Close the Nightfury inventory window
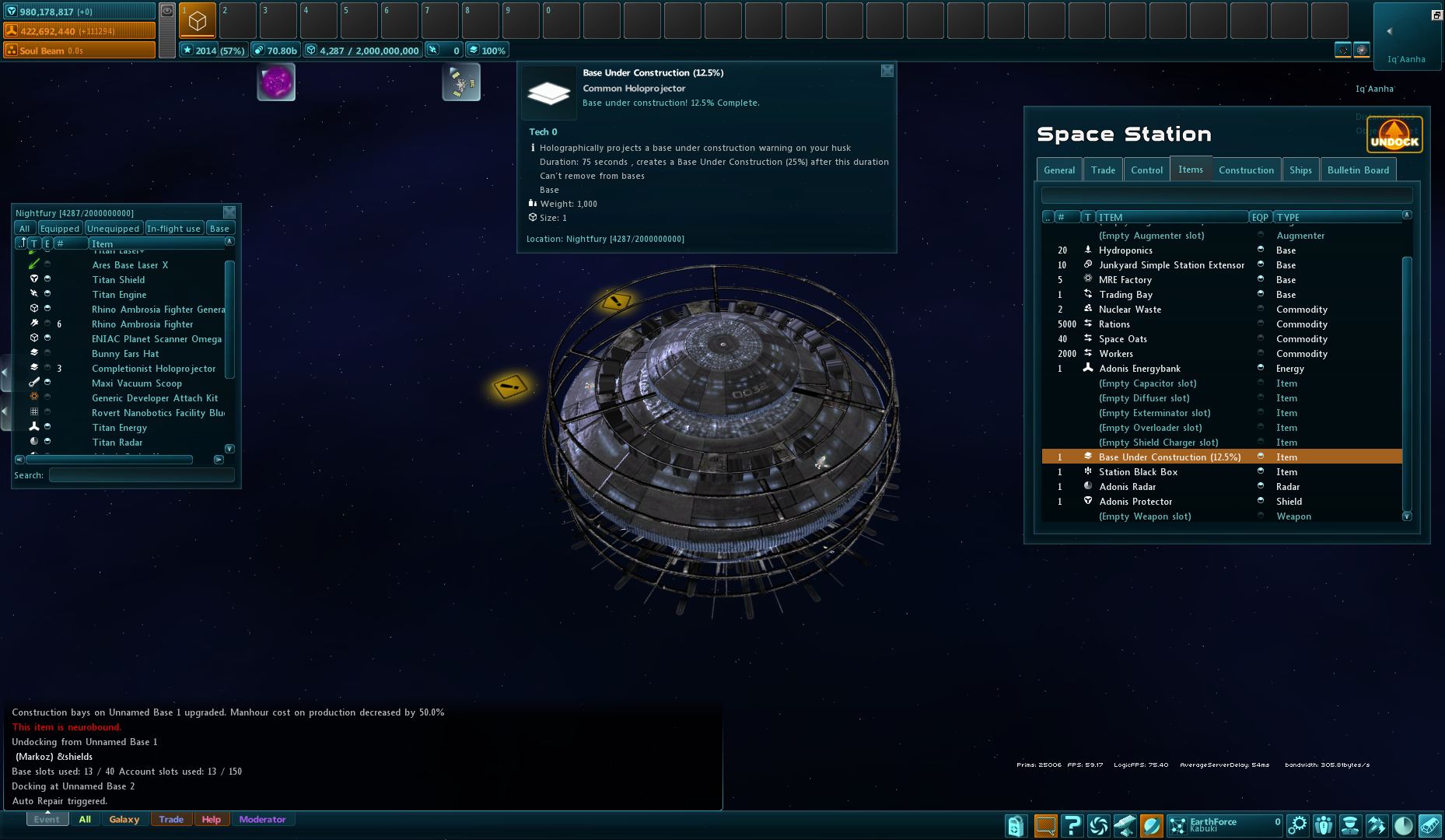This screenshot has width=1445, height=840. pyautogui.click(x=229, y=212)
